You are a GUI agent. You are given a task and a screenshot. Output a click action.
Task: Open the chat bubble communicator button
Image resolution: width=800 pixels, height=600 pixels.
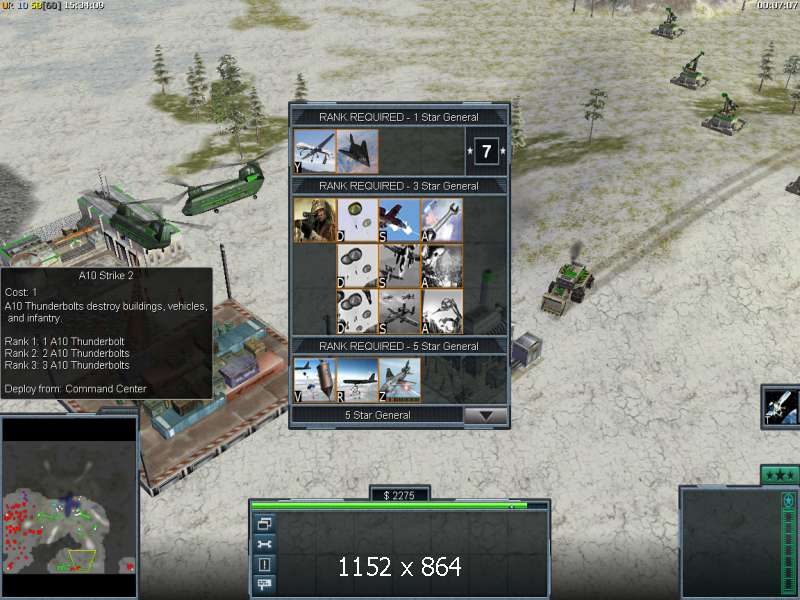pyautogui.click(x=265, y=585)
